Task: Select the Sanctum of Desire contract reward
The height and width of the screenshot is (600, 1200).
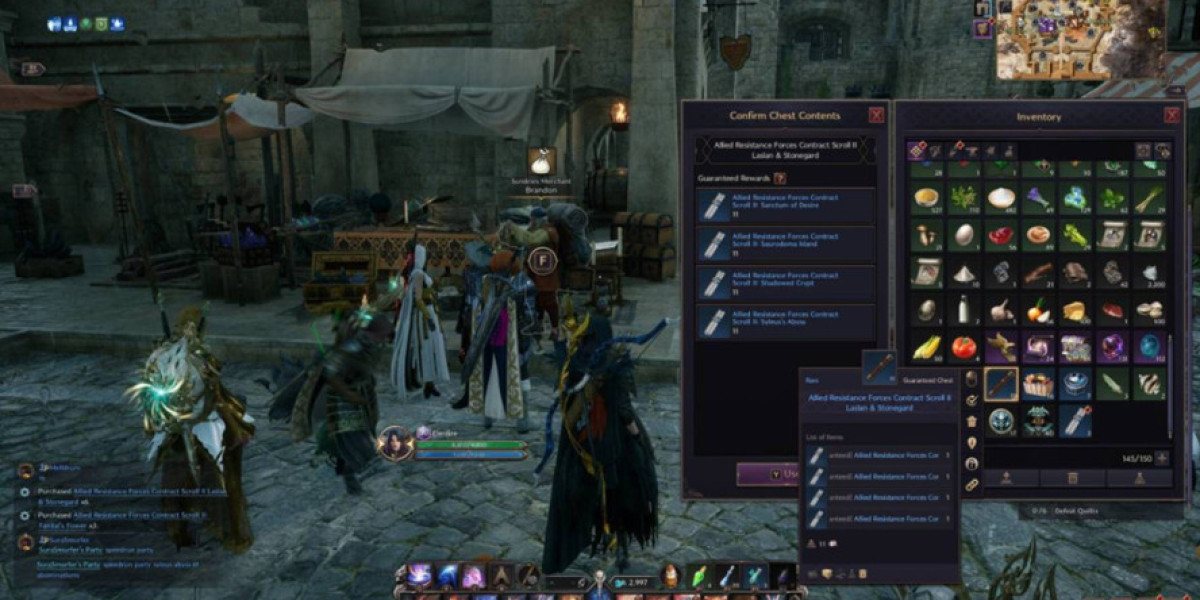Action: point(786,206)
